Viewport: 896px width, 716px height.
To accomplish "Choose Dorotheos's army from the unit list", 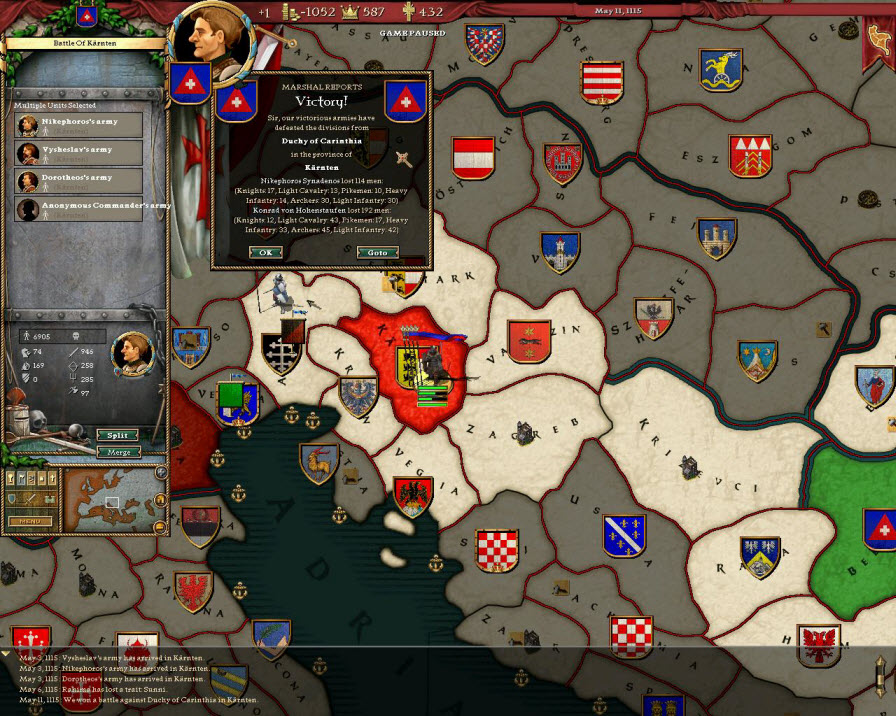I will pos(79,181).
